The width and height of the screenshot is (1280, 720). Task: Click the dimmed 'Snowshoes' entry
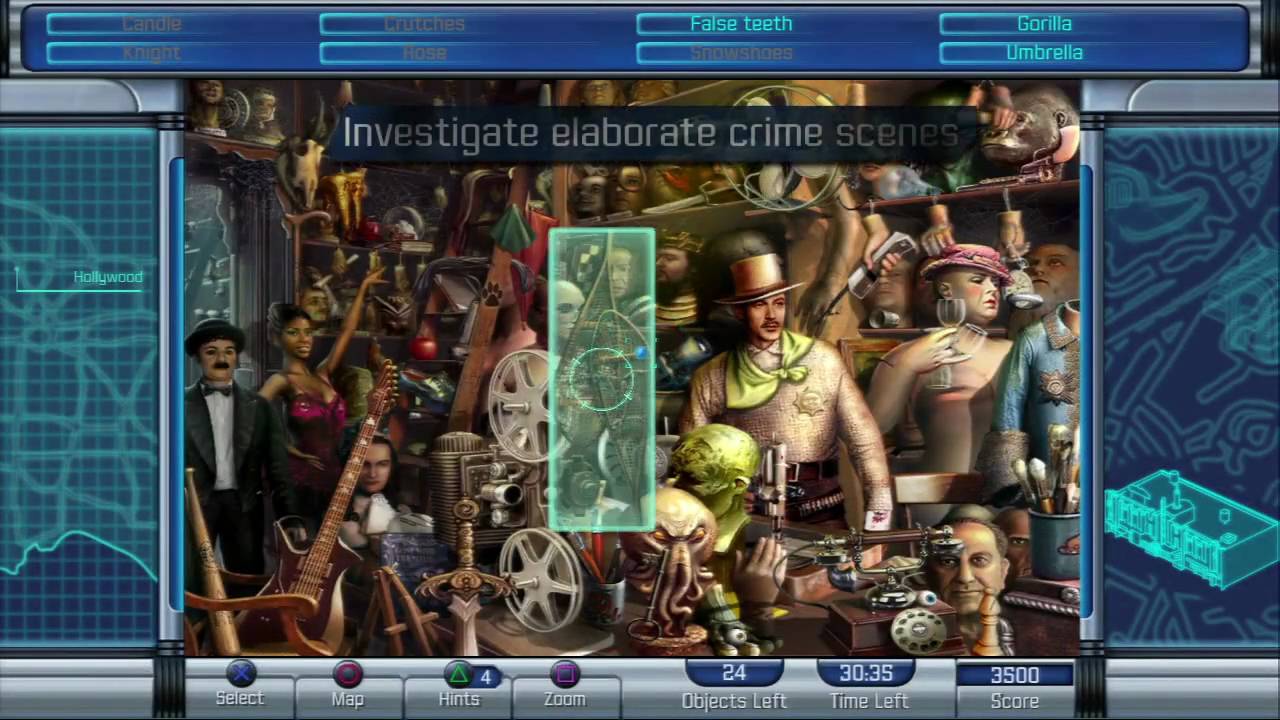740,52
